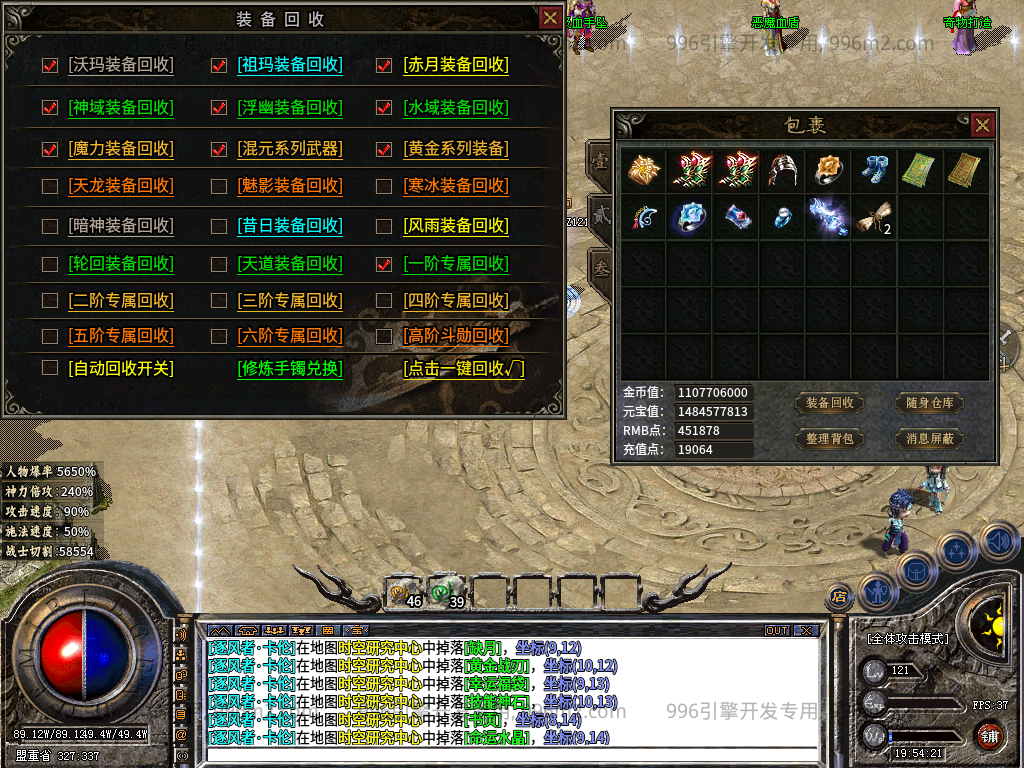The height and width of the screenshot is (768, 1024).
Task: Select the scroll item stacked with 2
Action: 874,216
